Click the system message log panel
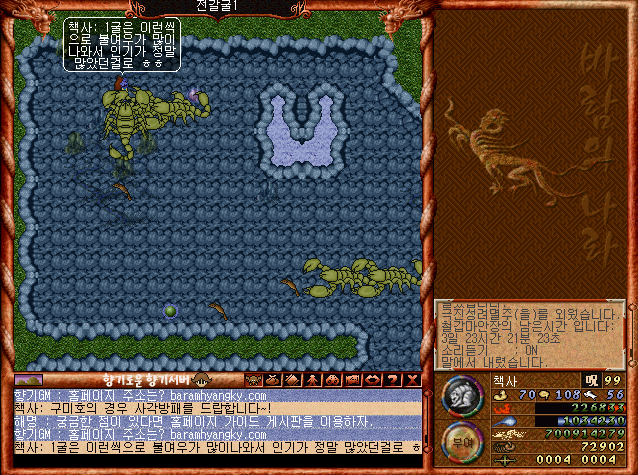Image resolution: width=638 pixels, height=475 pixels. point(528,335)
